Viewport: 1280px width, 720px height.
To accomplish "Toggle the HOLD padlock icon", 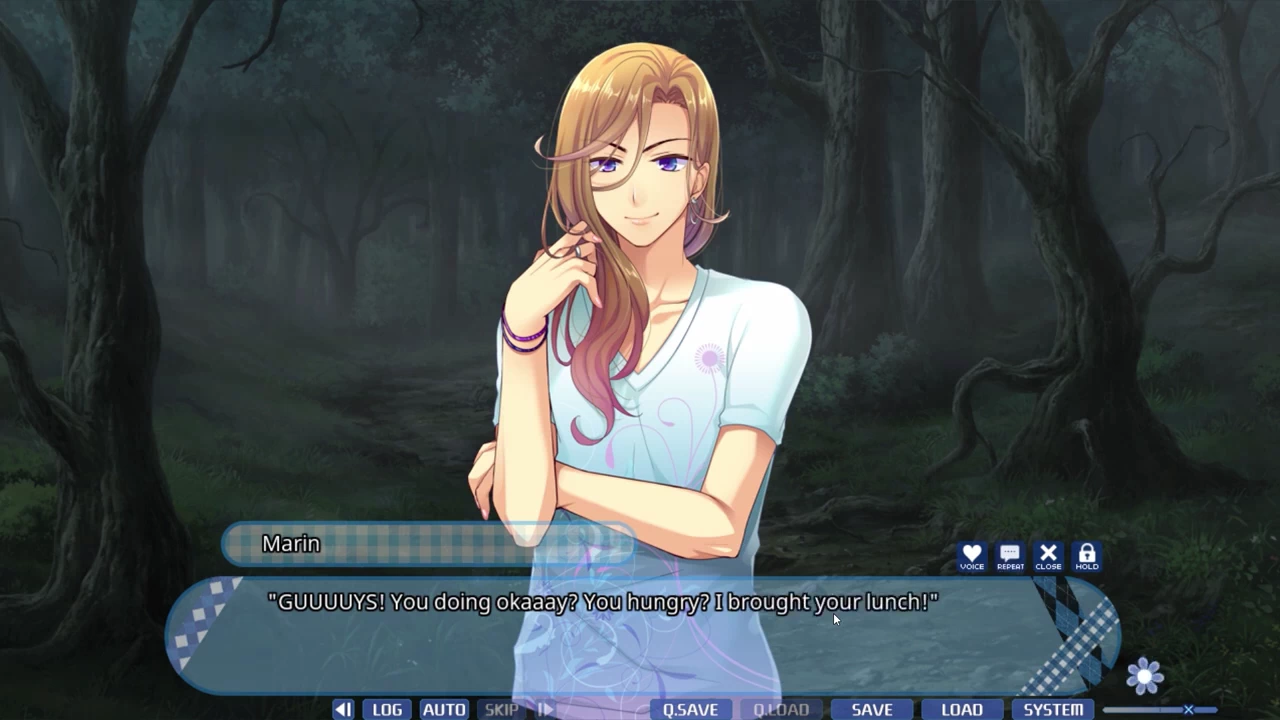I will (x=1087, y=556).
